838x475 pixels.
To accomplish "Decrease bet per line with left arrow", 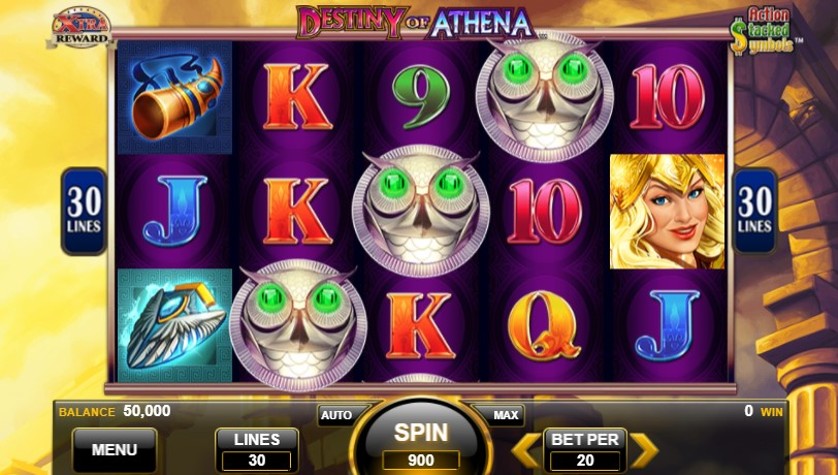I will click(x=522, y=449).
